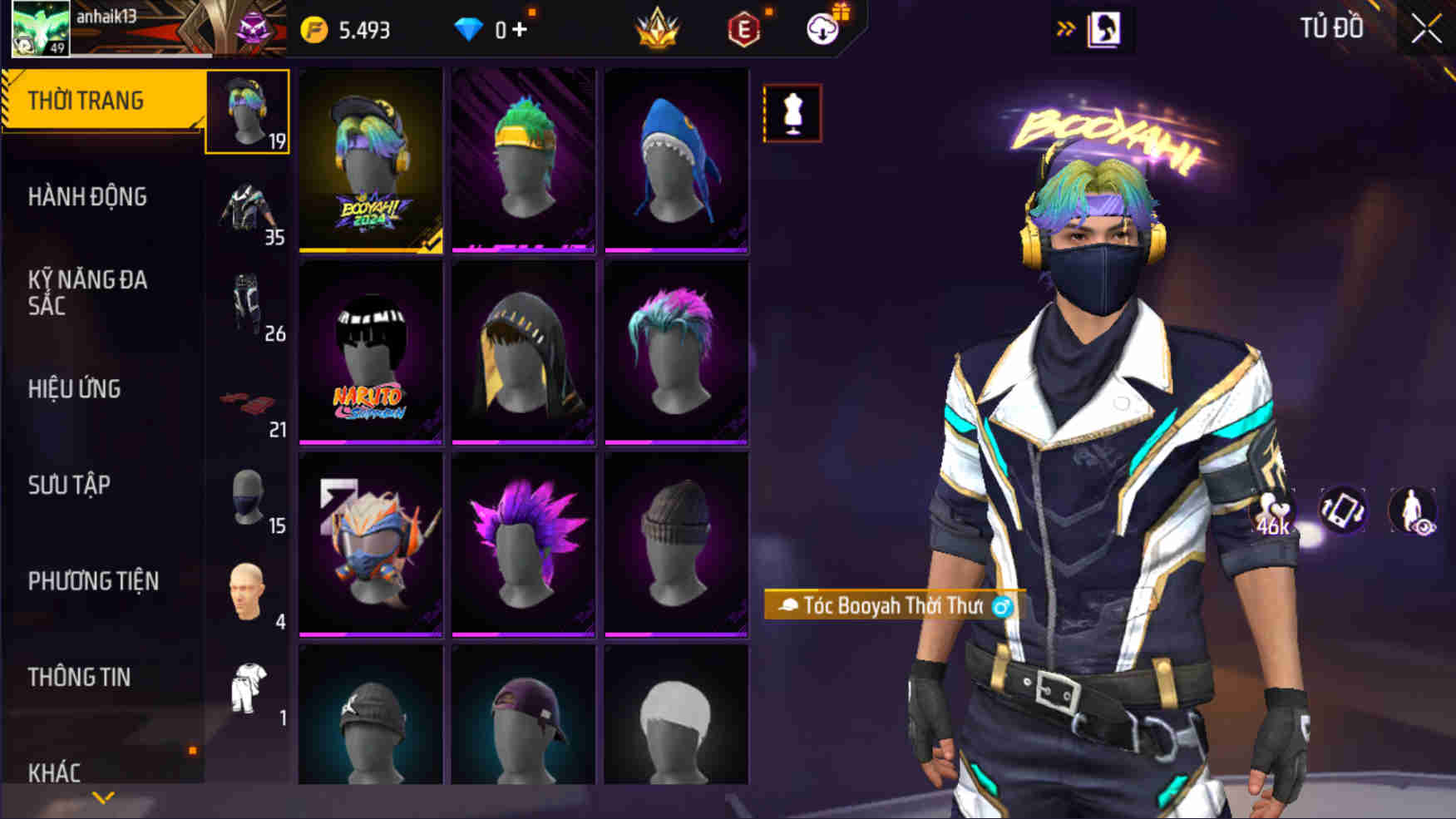Image resolution: width=1456 pixels, height=819 pixels.
Task: Open the Thông Tin category
Action: [x=79, y=678]
